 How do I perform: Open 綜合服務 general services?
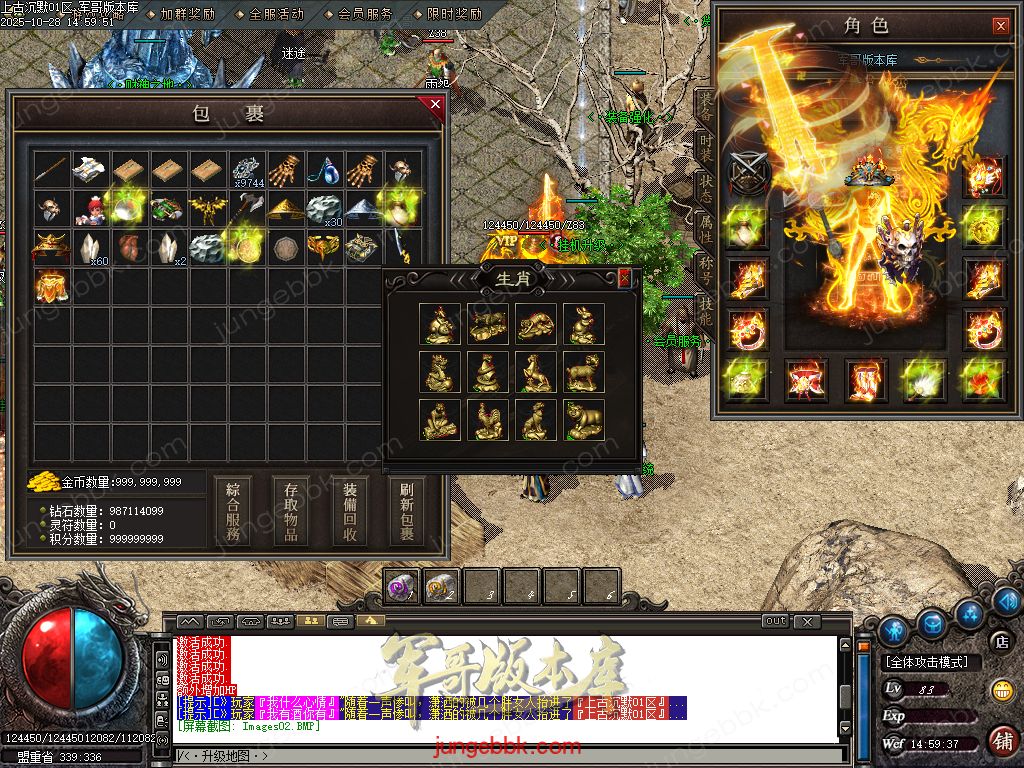click(232, 510)
